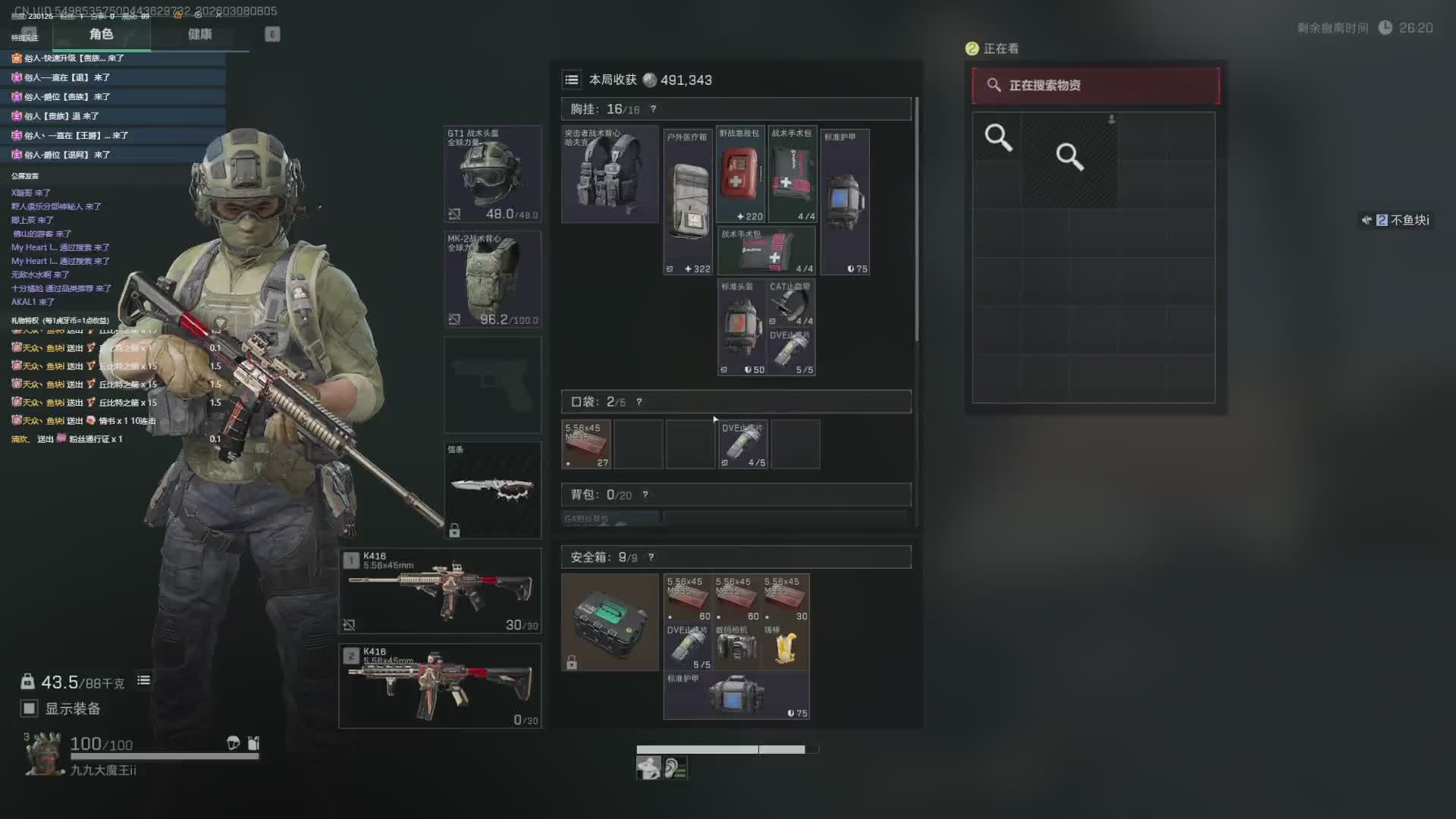Switch to the 角色 character tab
The height and width of the screenshot is (819, 1456).
(x=101, y=34)
